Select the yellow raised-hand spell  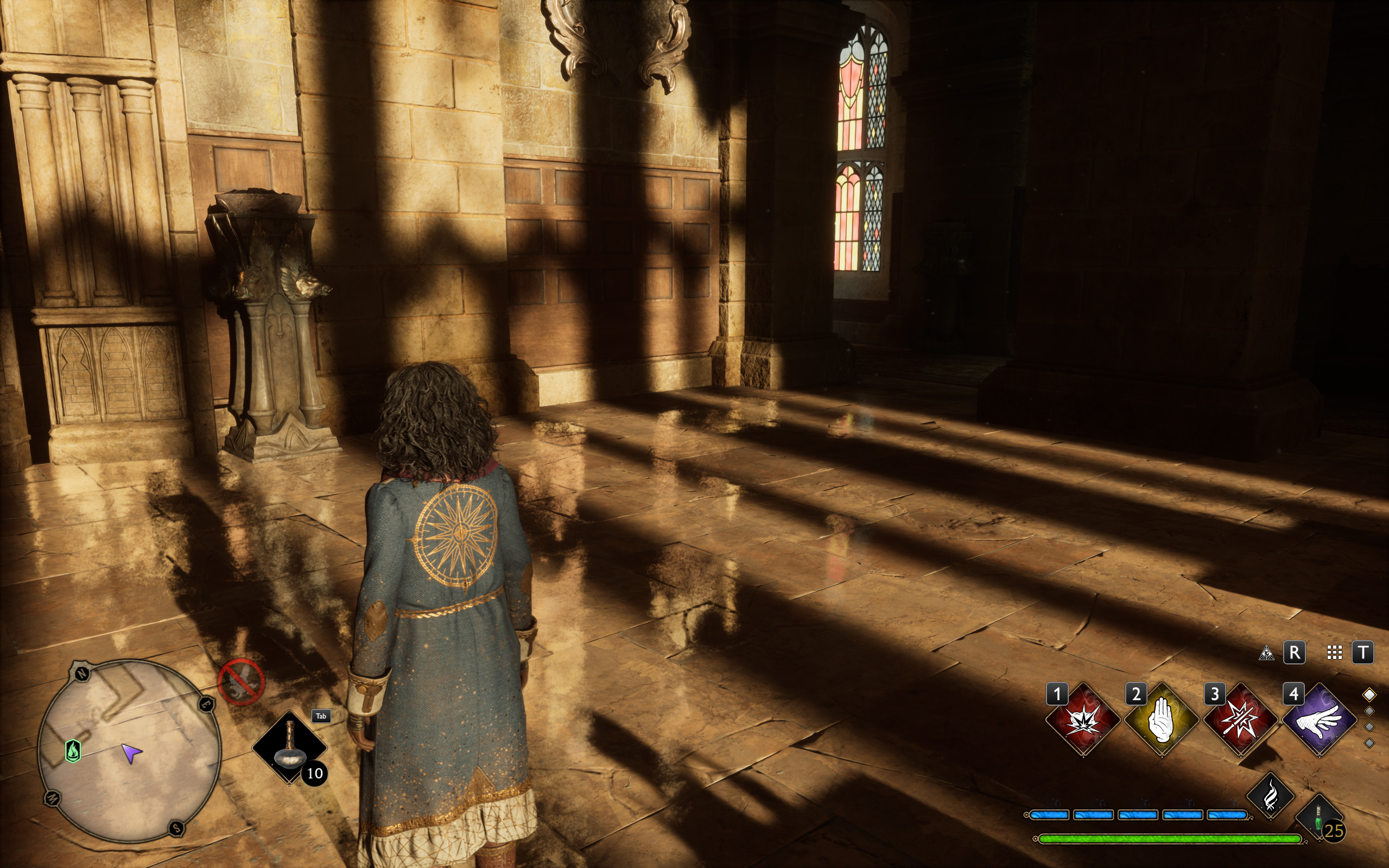pyautogui.click(x=1161, y=720)
